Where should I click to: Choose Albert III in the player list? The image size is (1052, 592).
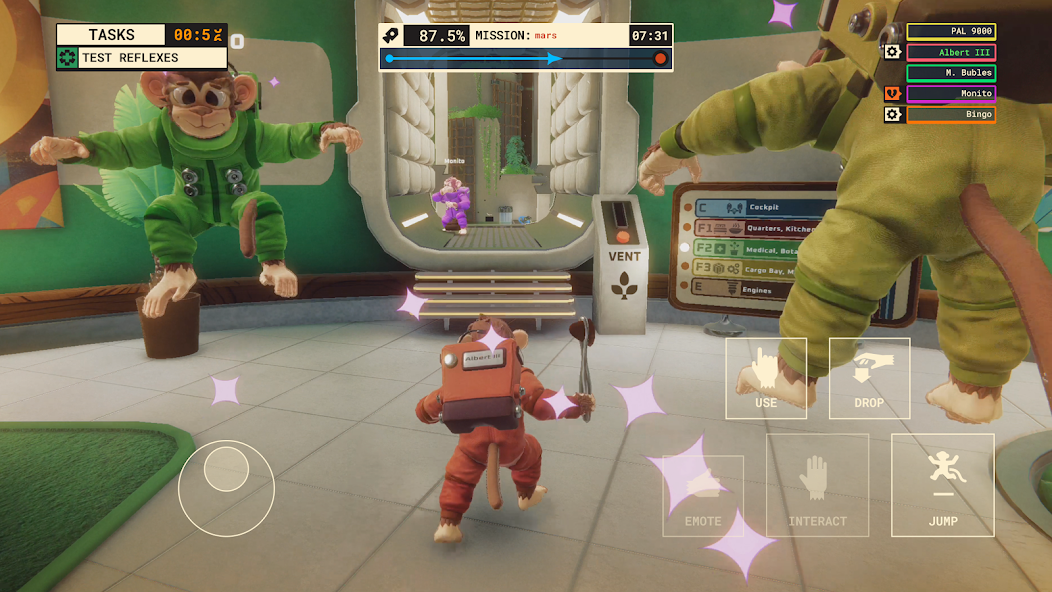click(x=950, y=52)
